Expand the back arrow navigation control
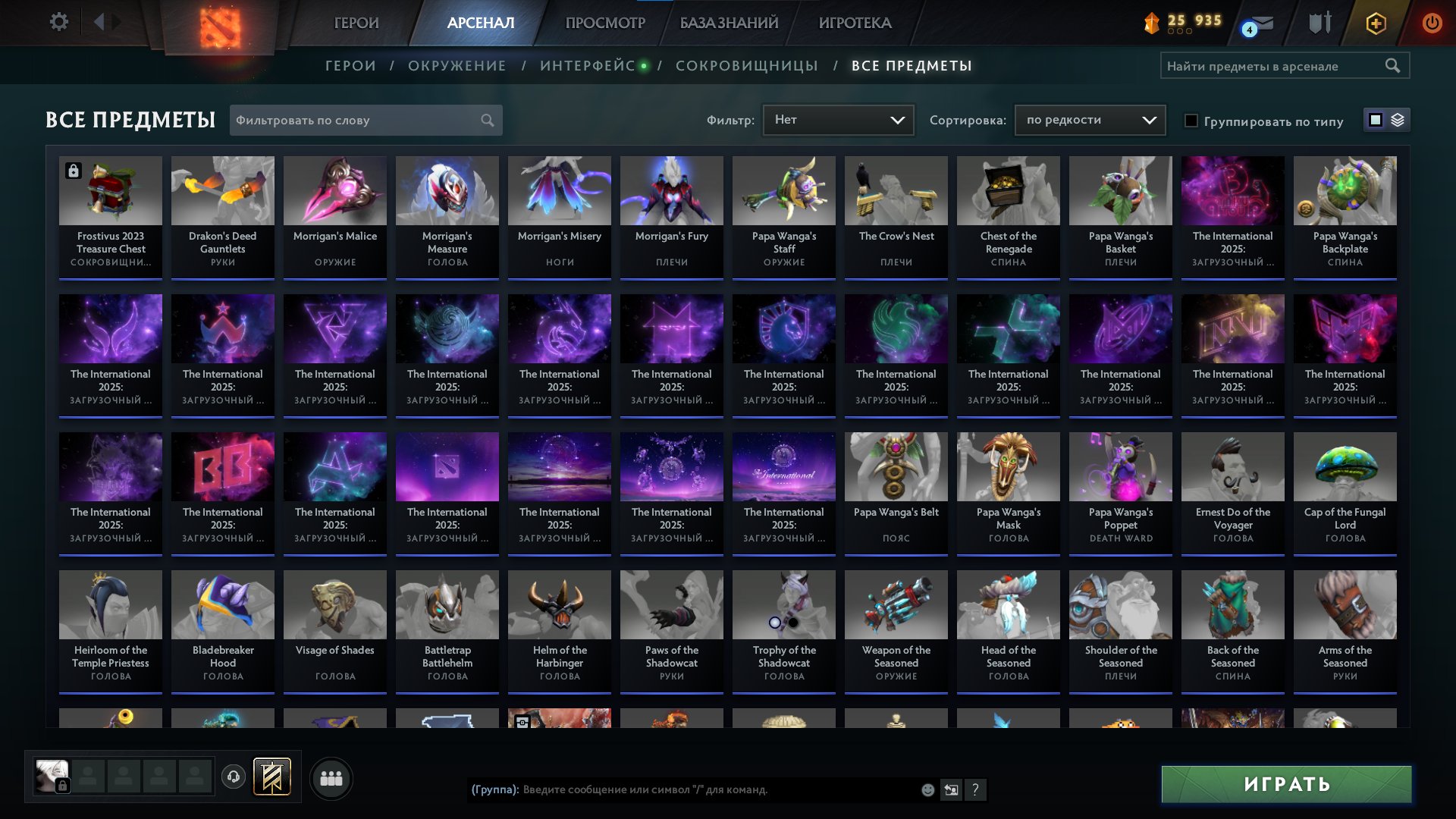 99,22
